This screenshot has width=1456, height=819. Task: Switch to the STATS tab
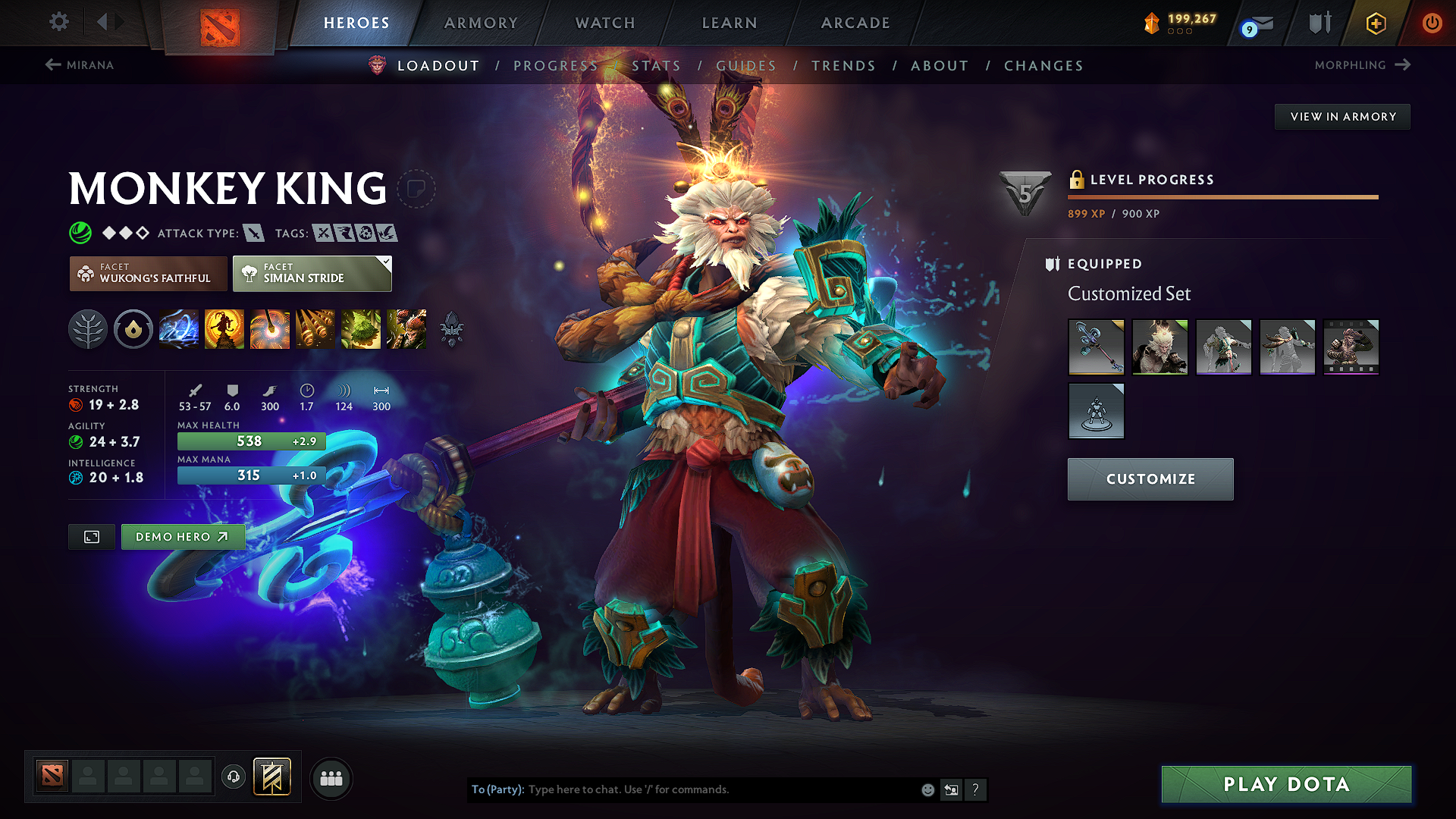click(657, 65)
